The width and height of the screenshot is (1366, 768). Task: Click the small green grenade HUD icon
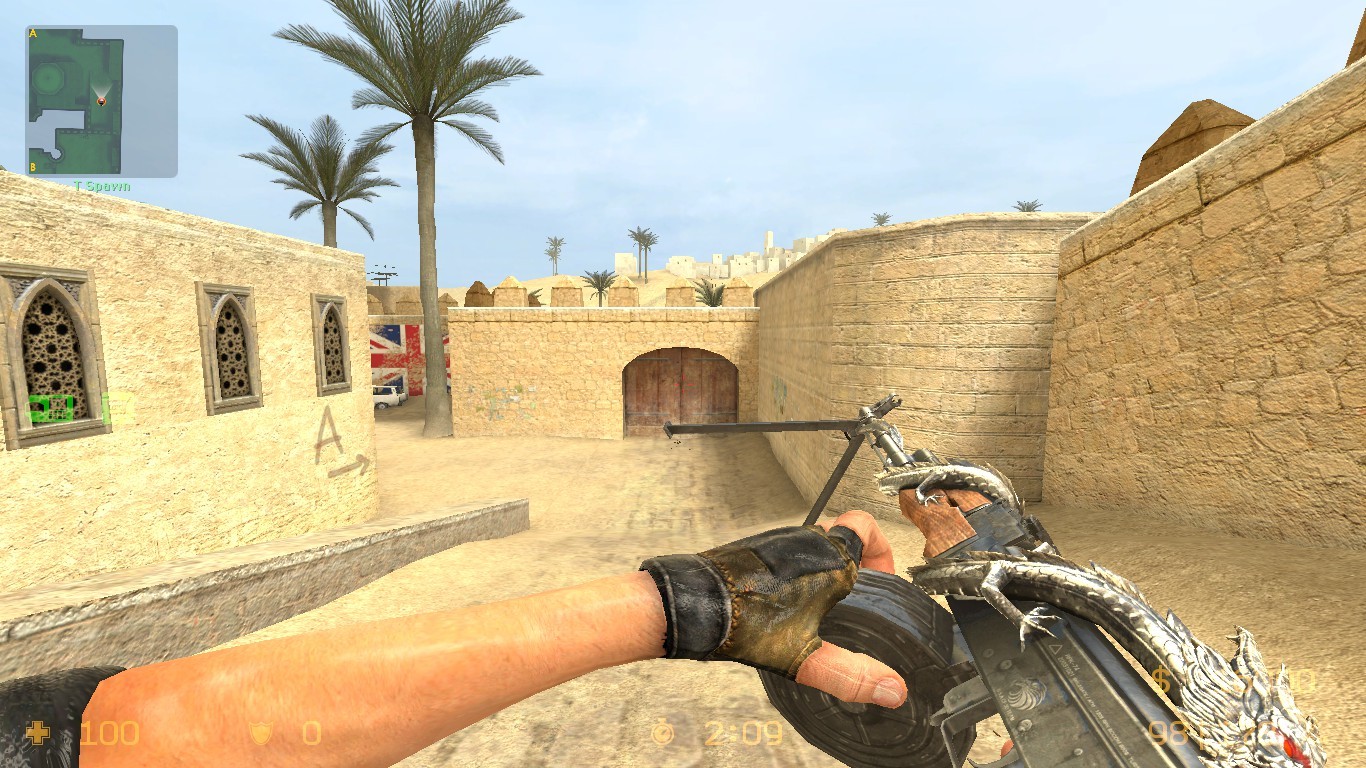point(104,409)
